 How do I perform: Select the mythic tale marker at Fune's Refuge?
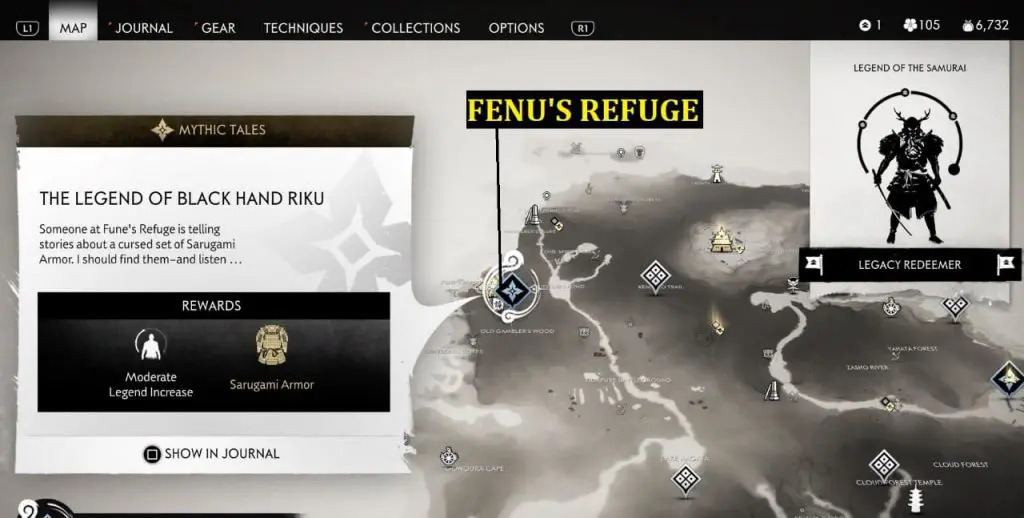click(x=512, y=291)
